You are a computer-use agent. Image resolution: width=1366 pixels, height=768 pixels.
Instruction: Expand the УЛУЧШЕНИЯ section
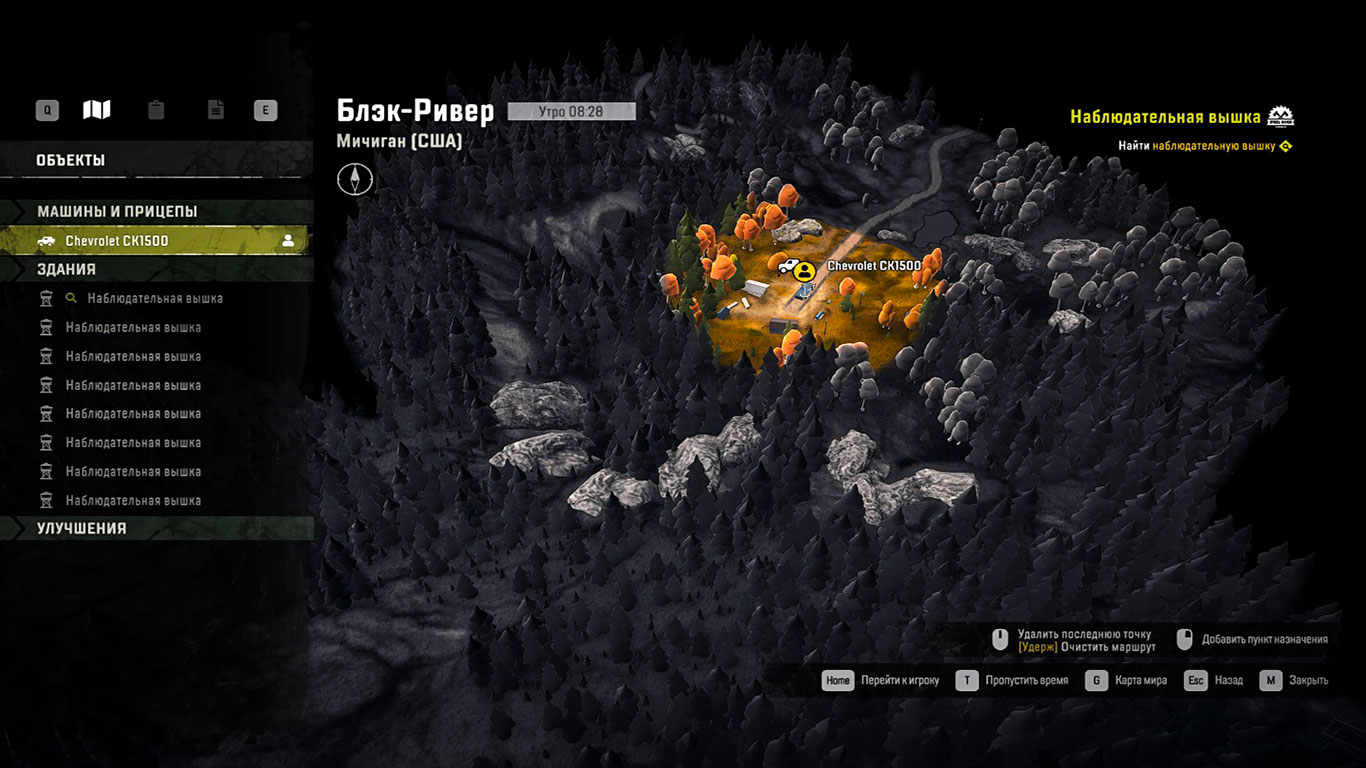tap(82, 528)
